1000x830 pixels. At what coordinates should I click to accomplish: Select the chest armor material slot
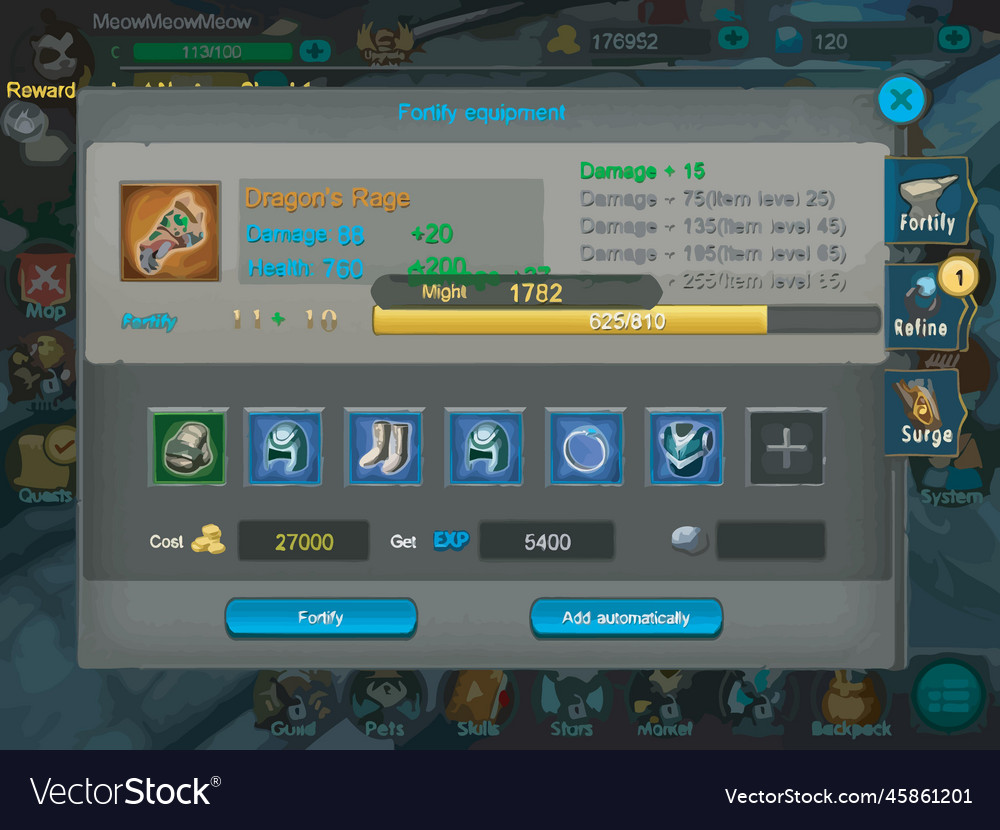pos(685,447)
